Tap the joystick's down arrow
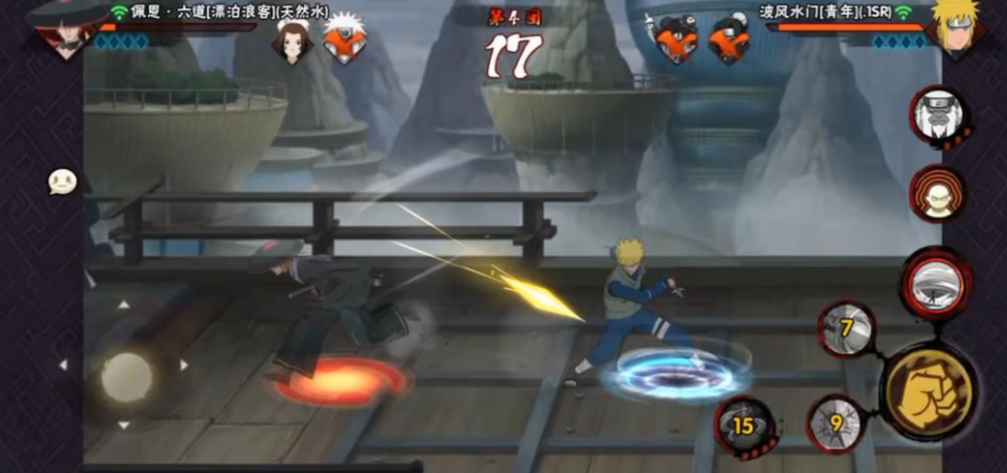 coord(124,426)
